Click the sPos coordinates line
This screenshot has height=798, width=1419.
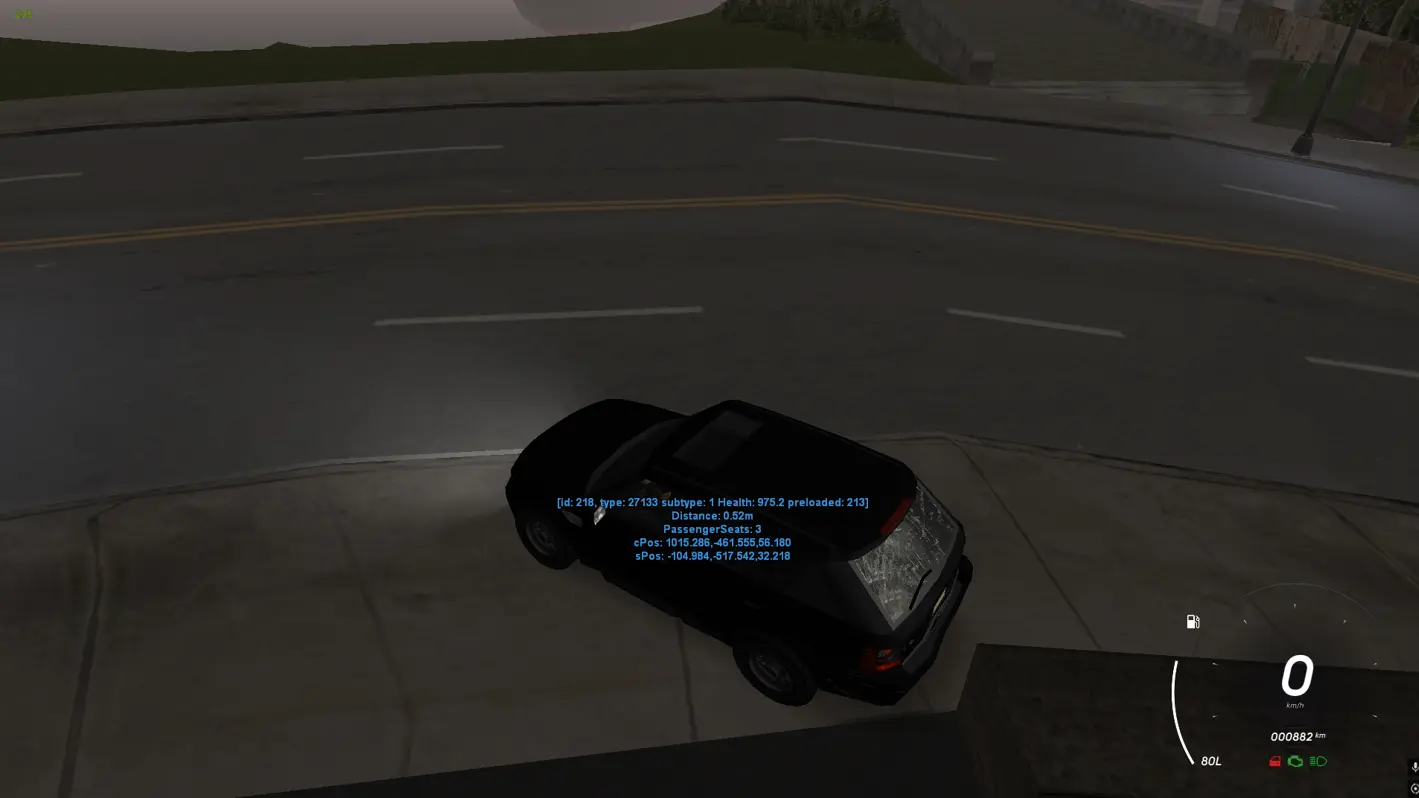(x=711, y=555)
